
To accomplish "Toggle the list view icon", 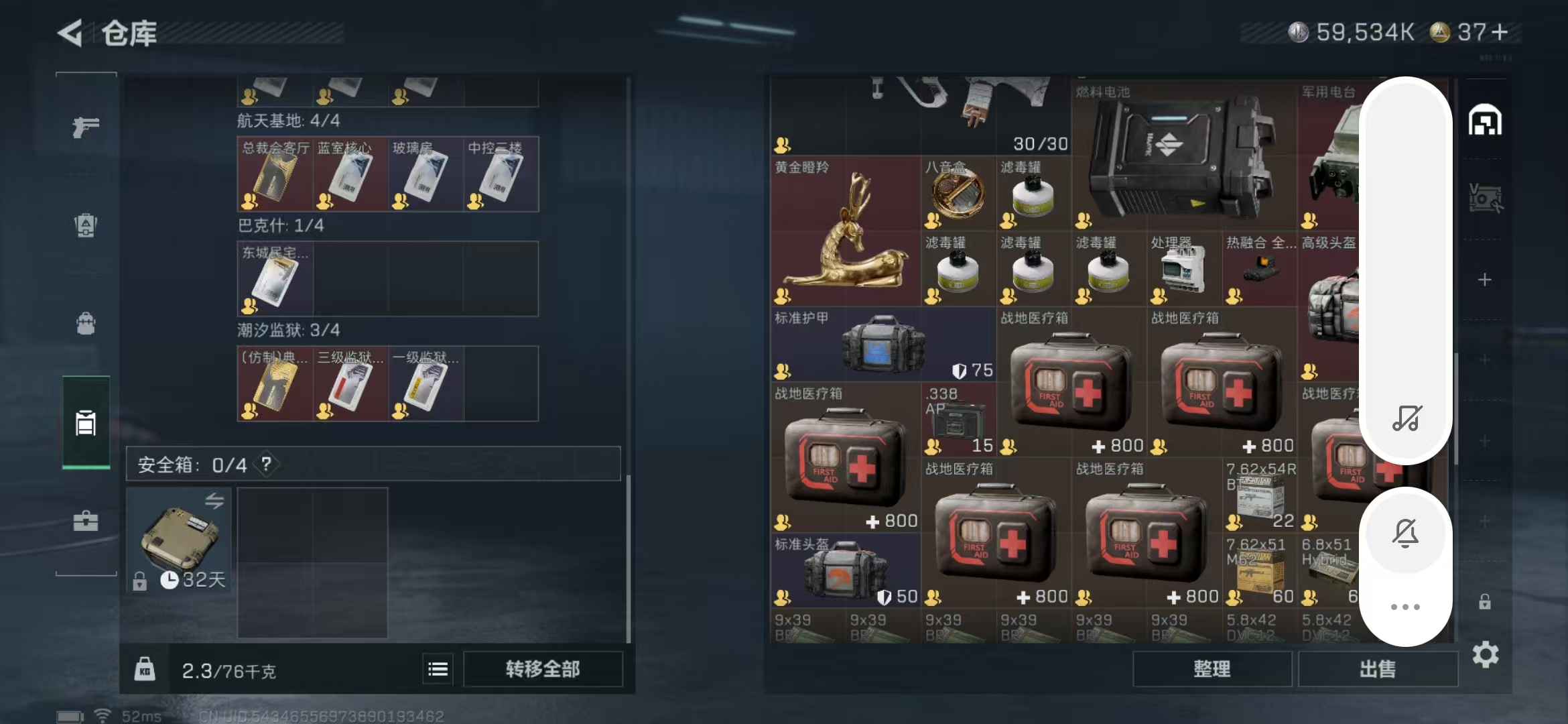I will pos(438,669).
